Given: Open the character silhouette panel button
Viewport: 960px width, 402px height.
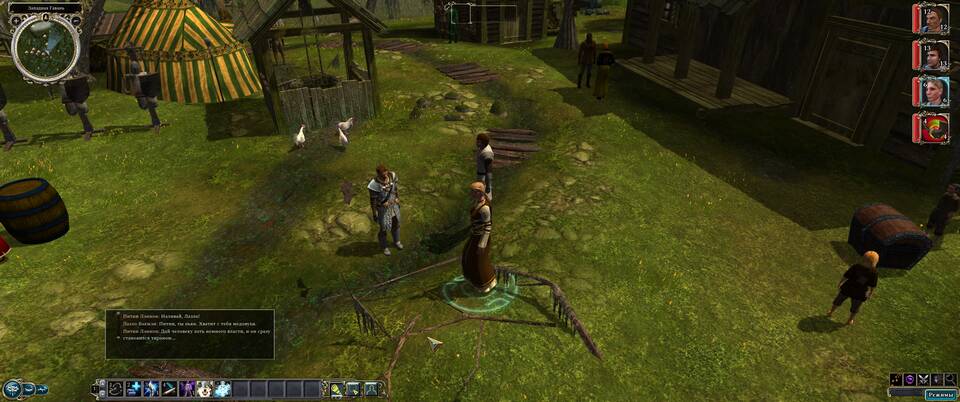Looking at the screenshot, I should point(371,389).
